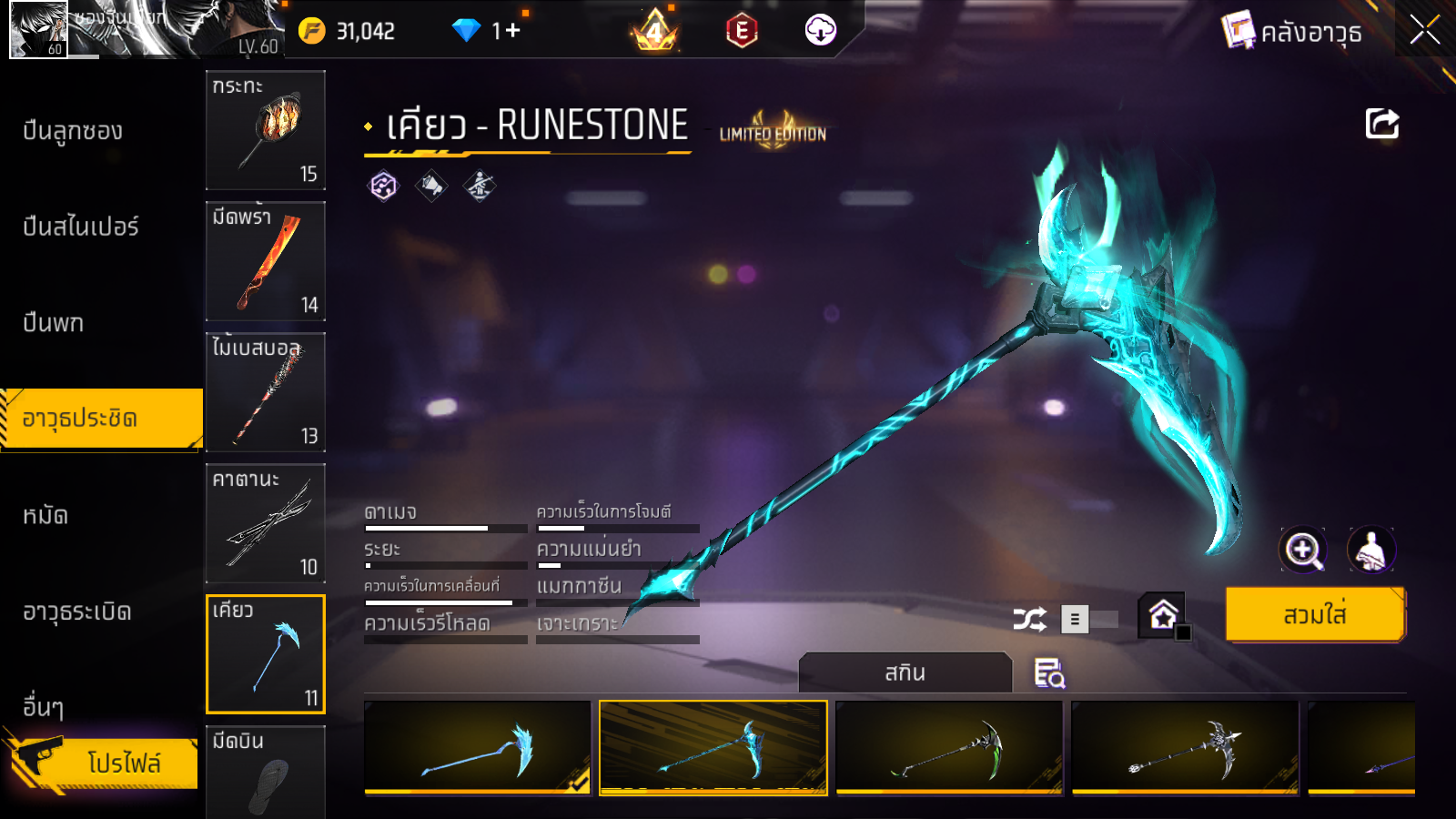Pick the katana weapon tile

(x=266, y=523)
